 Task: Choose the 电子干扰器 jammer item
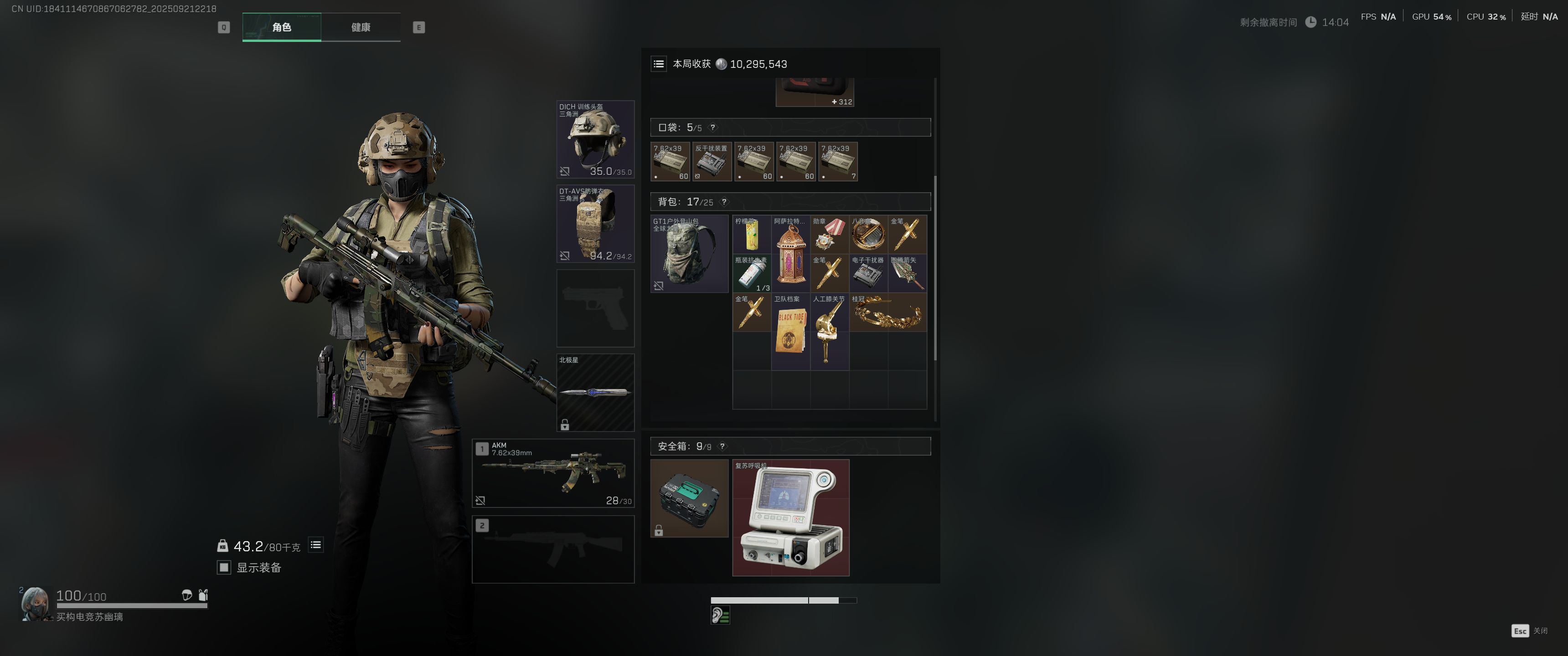pos(869,273)
